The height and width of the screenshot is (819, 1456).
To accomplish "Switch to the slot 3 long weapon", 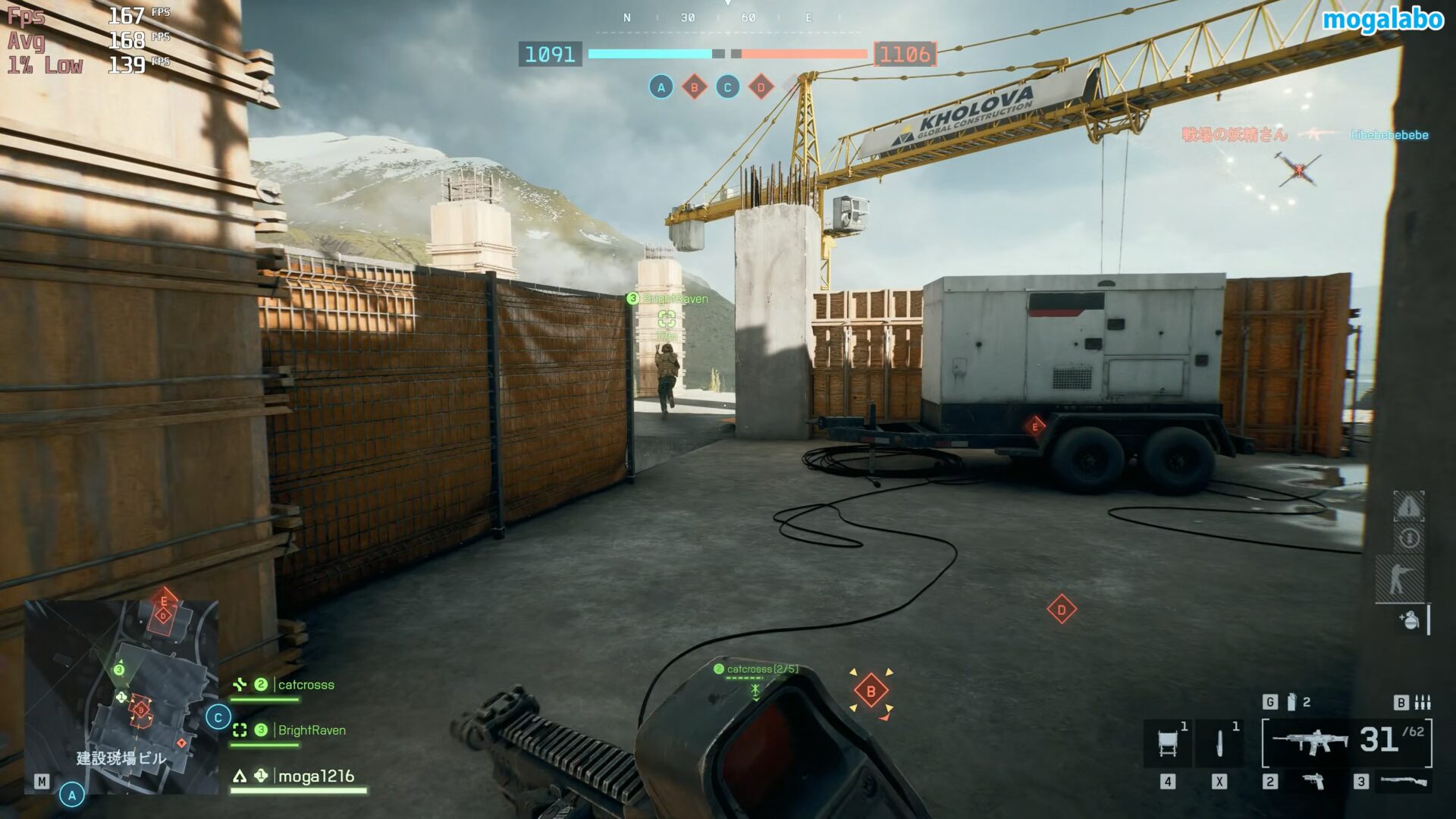I will (1402, 781).
